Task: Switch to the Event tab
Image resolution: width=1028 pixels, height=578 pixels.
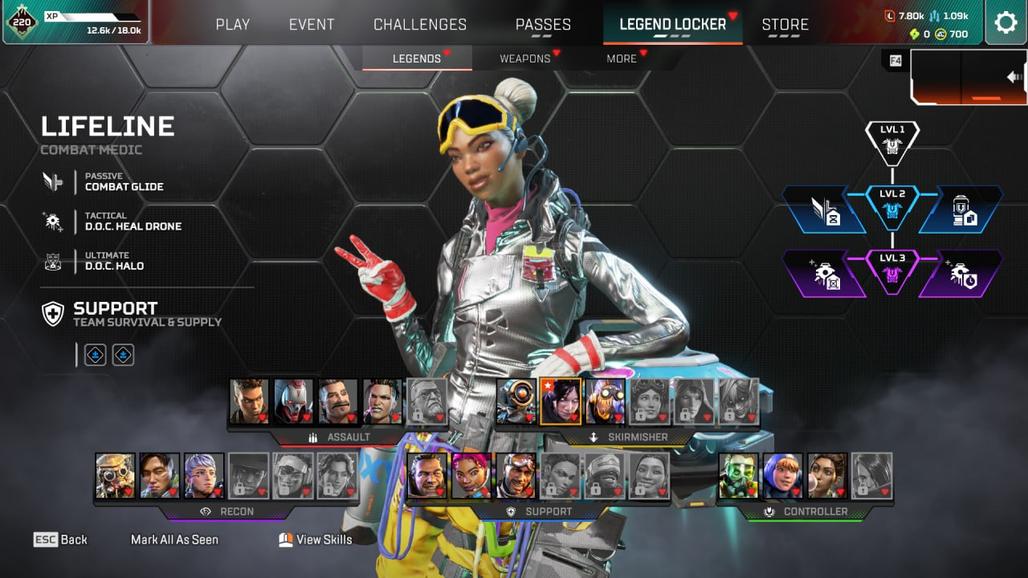Action: pos(312,24)
